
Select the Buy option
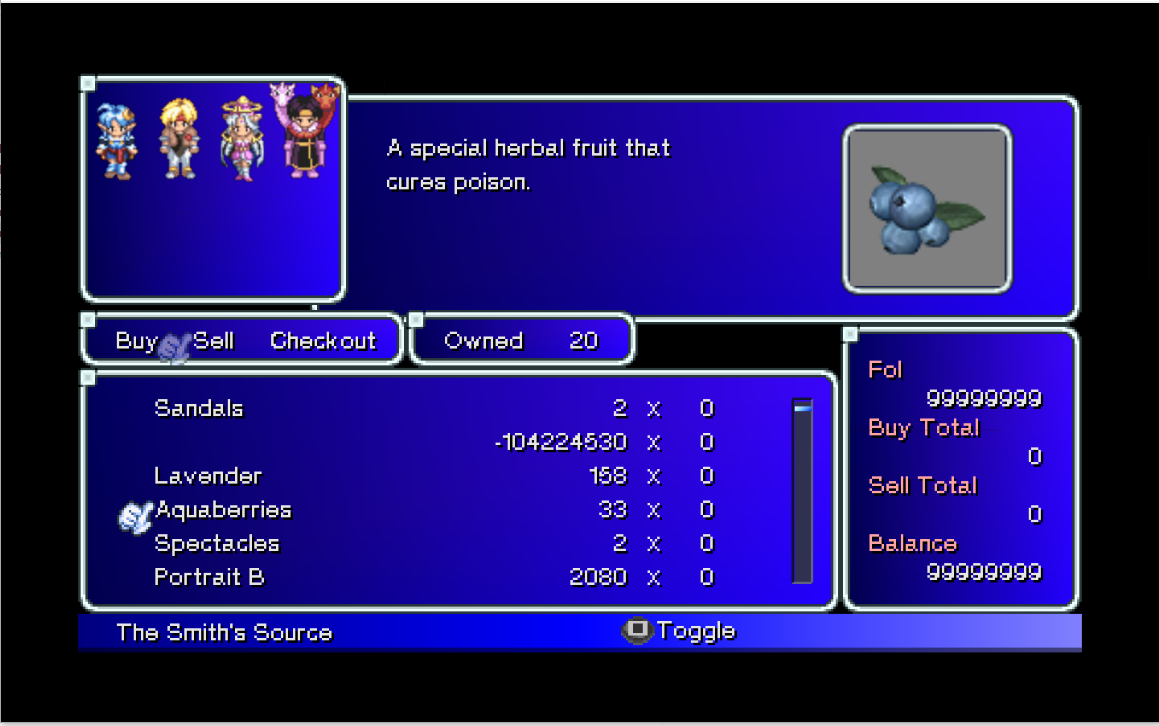[136, 341]
